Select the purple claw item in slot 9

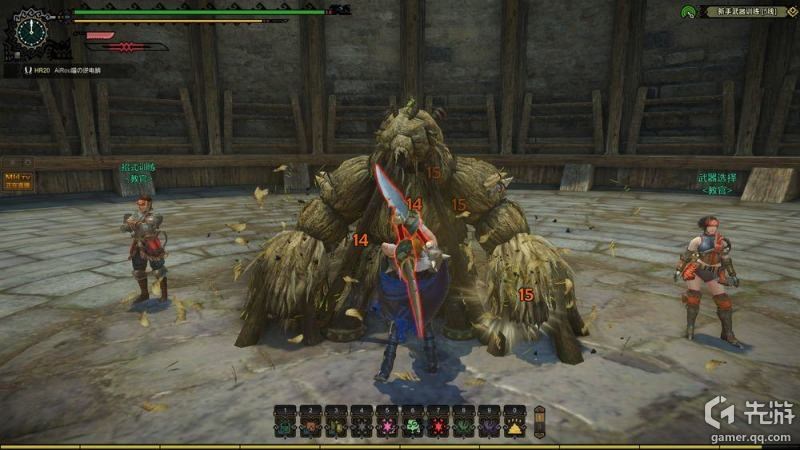[489, 426]
